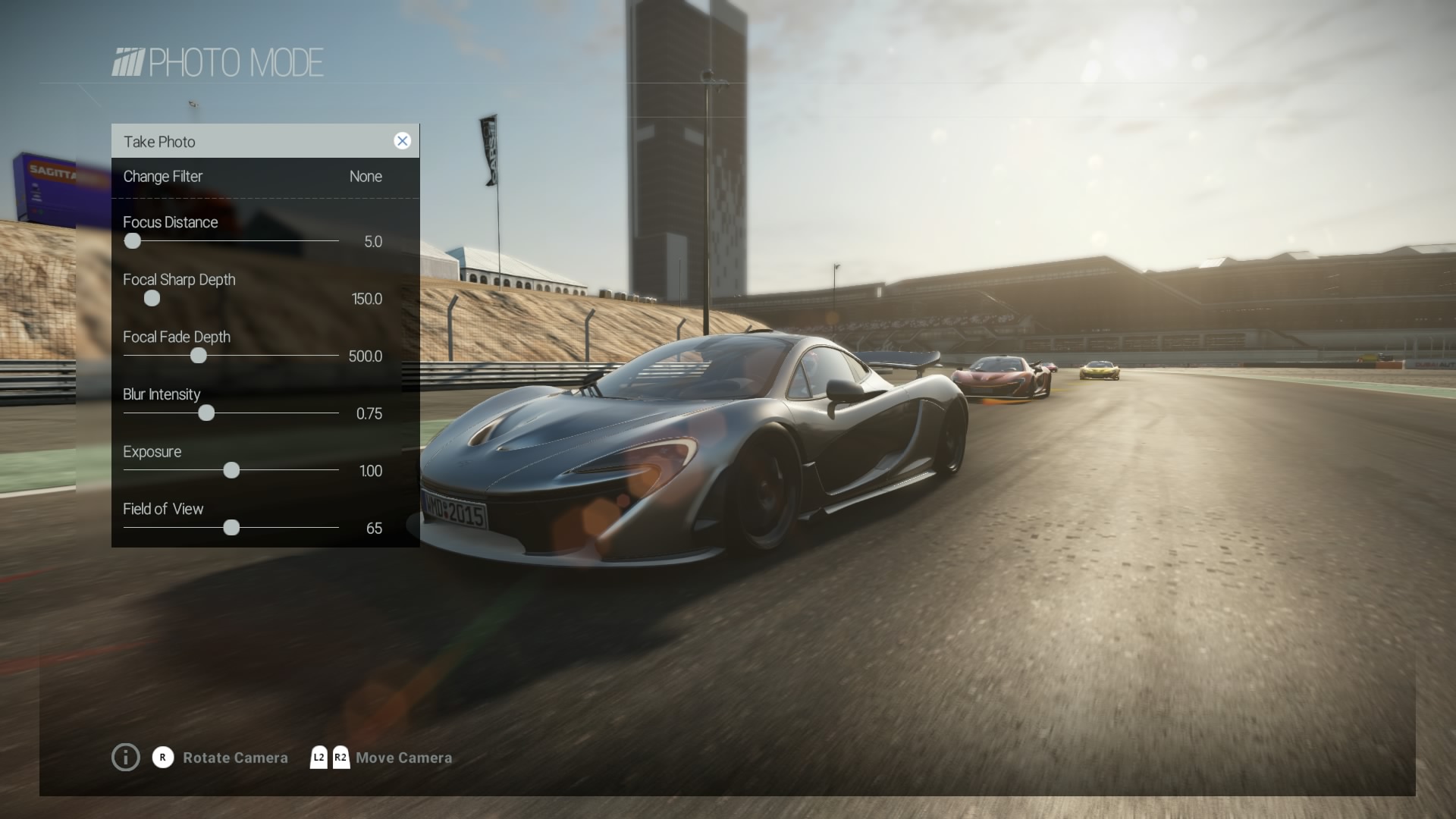This screenshot has width=1456, height=819.
Task: Show help via the info icon
Action: (126, 757)
